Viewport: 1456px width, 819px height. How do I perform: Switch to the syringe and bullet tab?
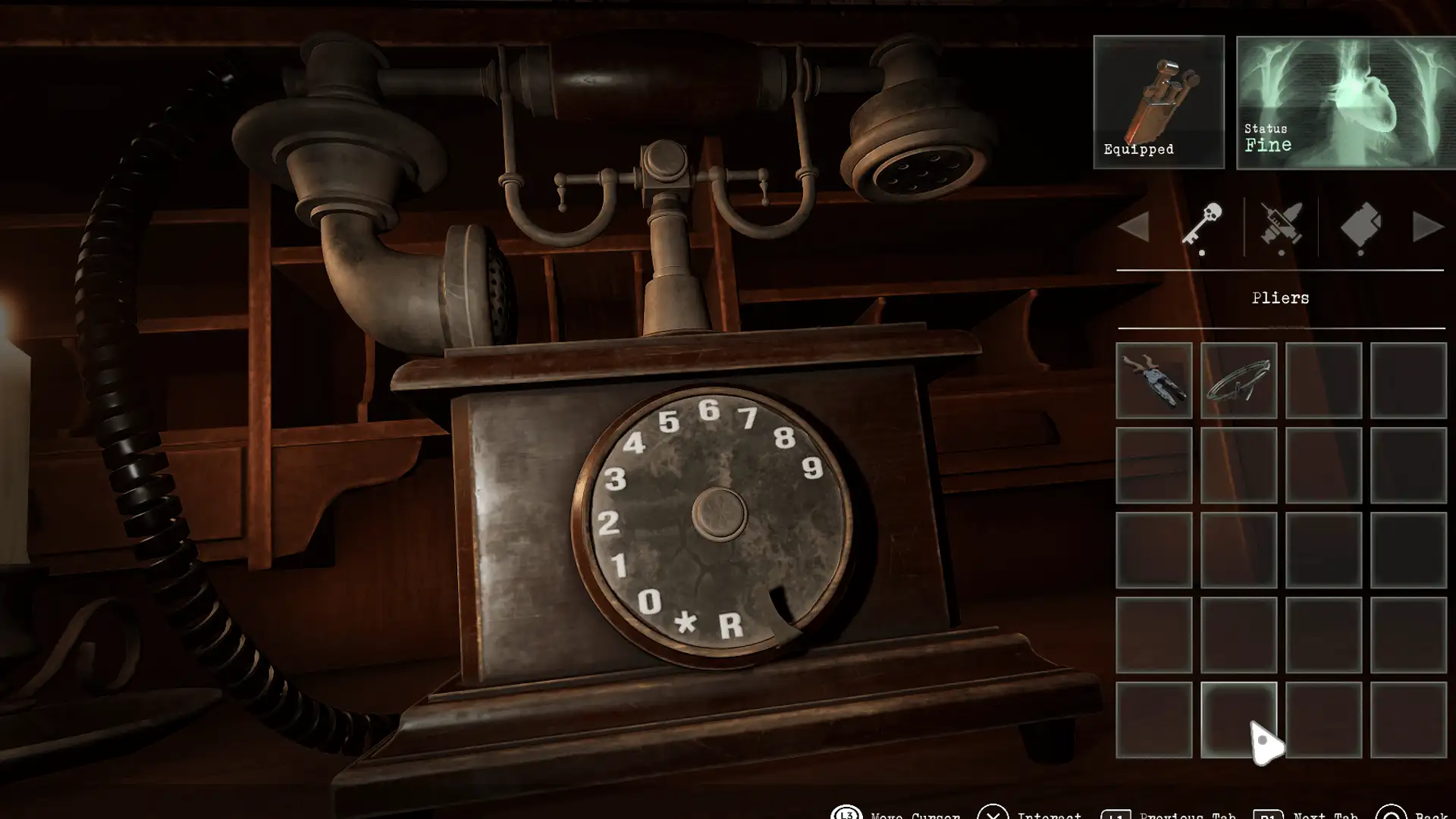1281,225
